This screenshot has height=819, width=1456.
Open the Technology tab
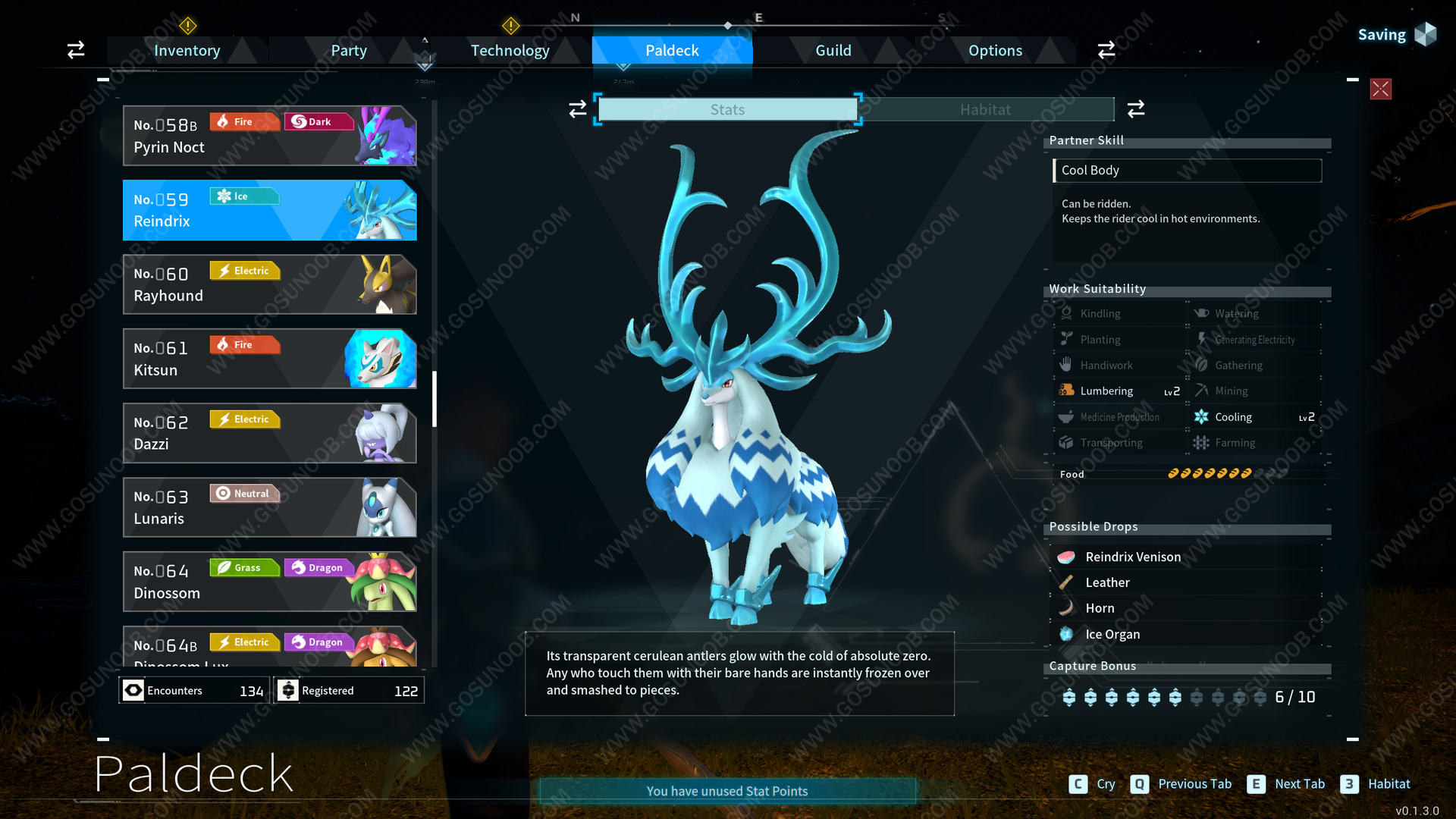(x=510, y=51)
